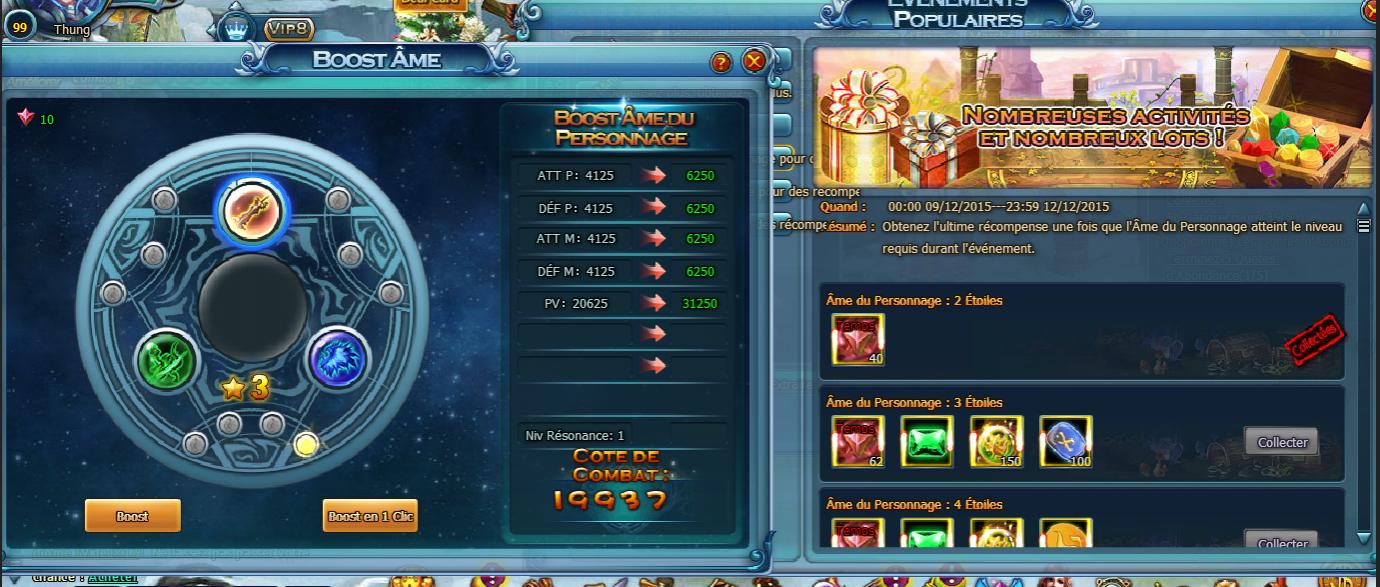Choose the blue beast soul orb

339,358
